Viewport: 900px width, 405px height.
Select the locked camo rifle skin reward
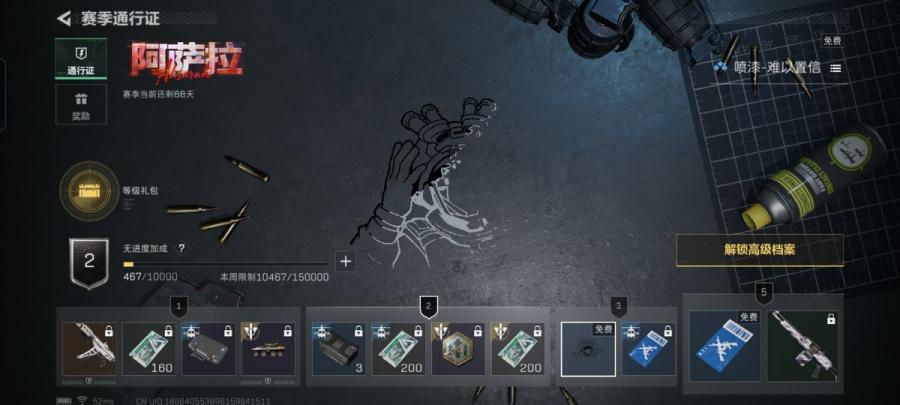tap(804, 345)
